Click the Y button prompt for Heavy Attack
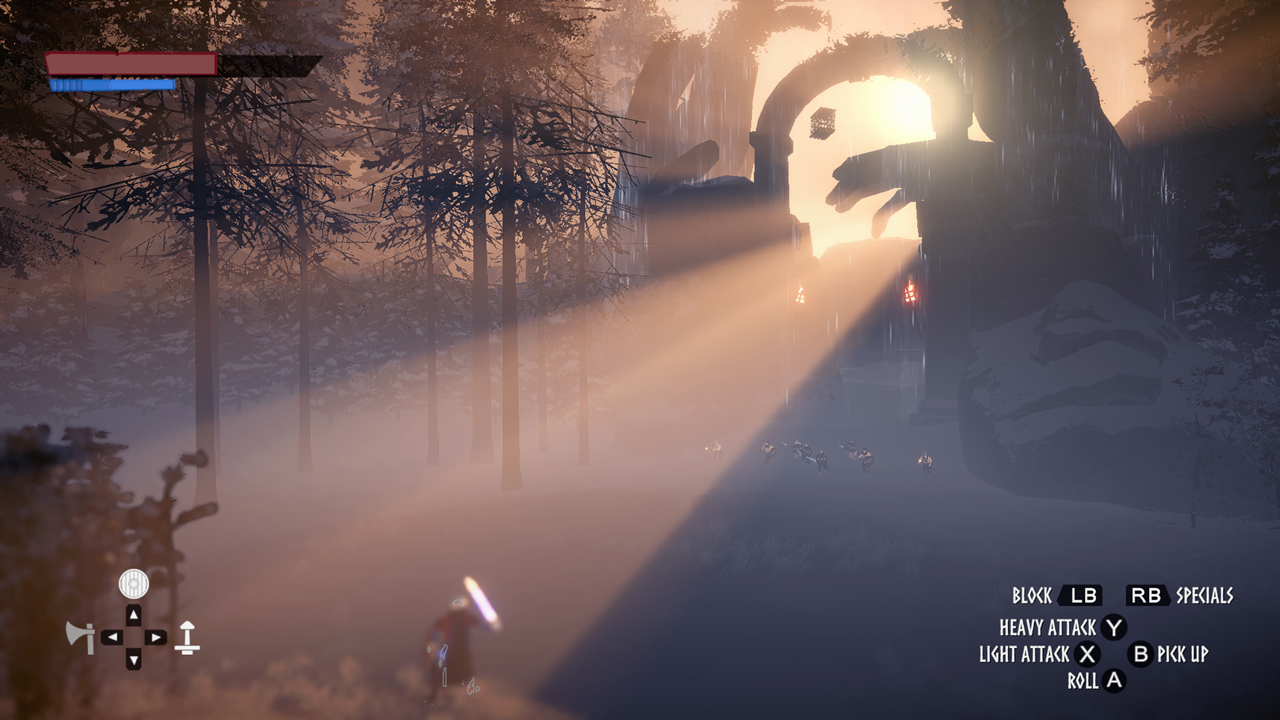Image resolution: width=1280 pixels, height=720 pixels. pos(1115,627)
